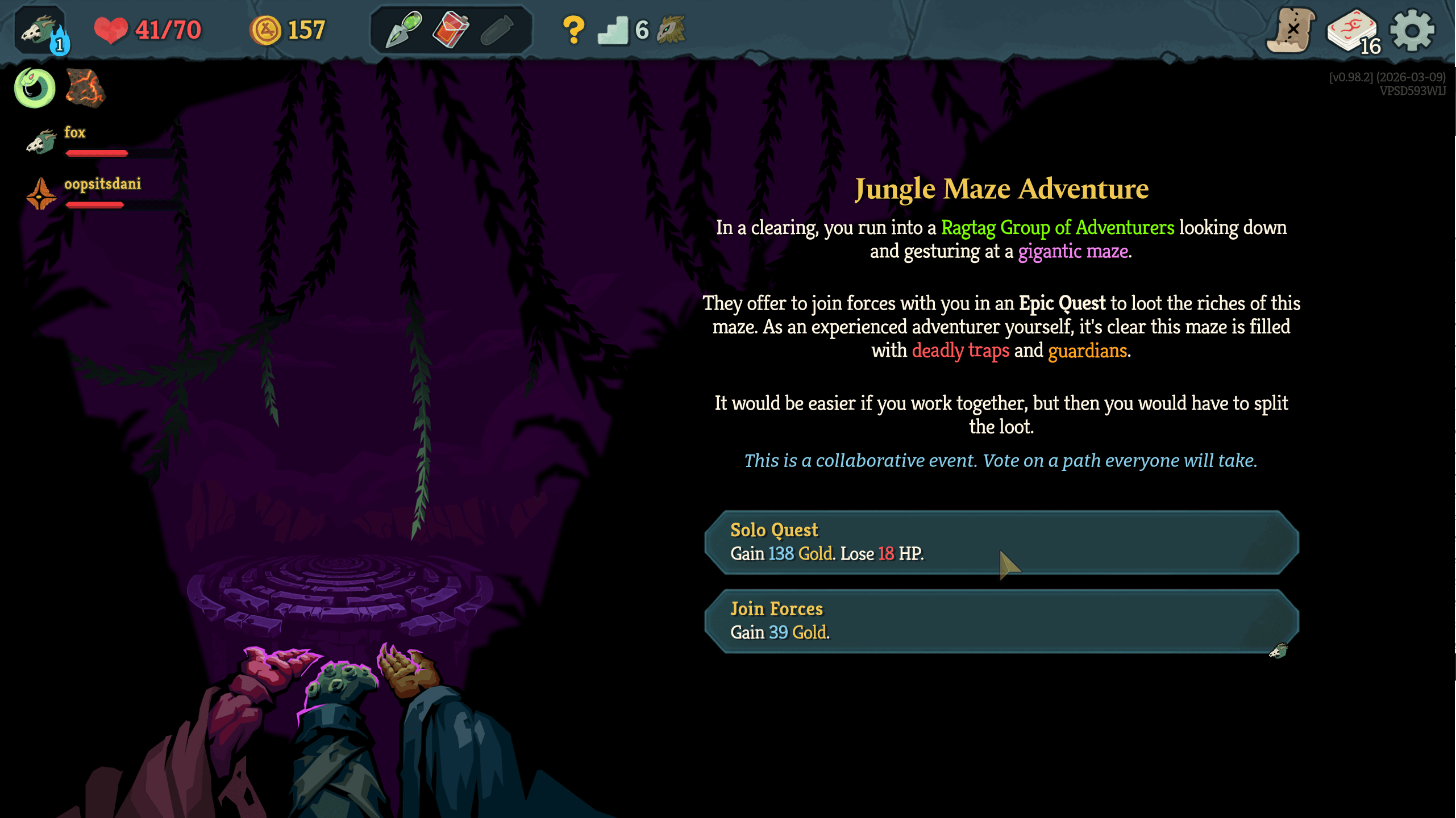Click the yellow question mark room icon
This screenshot has width=1456, height=818.
(x=573, y=30)
